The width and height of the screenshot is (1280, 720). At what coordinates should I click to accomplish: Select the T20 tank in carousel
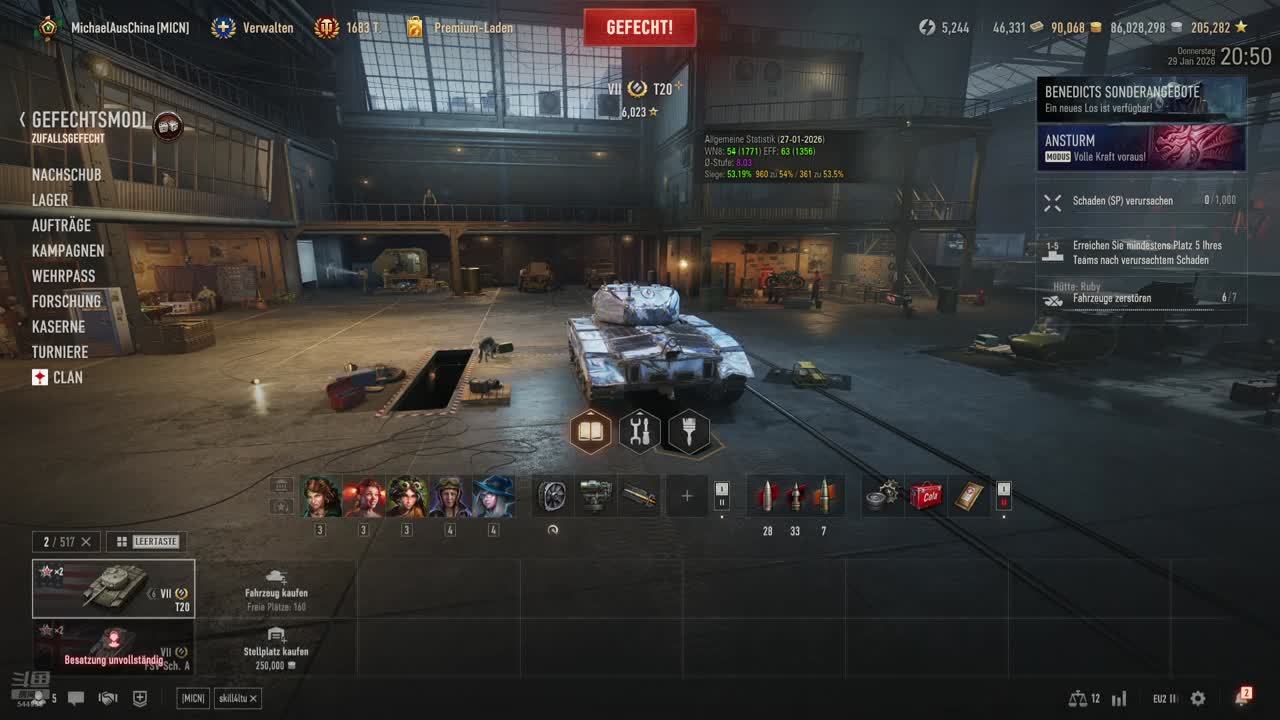(x=114, y=588)
